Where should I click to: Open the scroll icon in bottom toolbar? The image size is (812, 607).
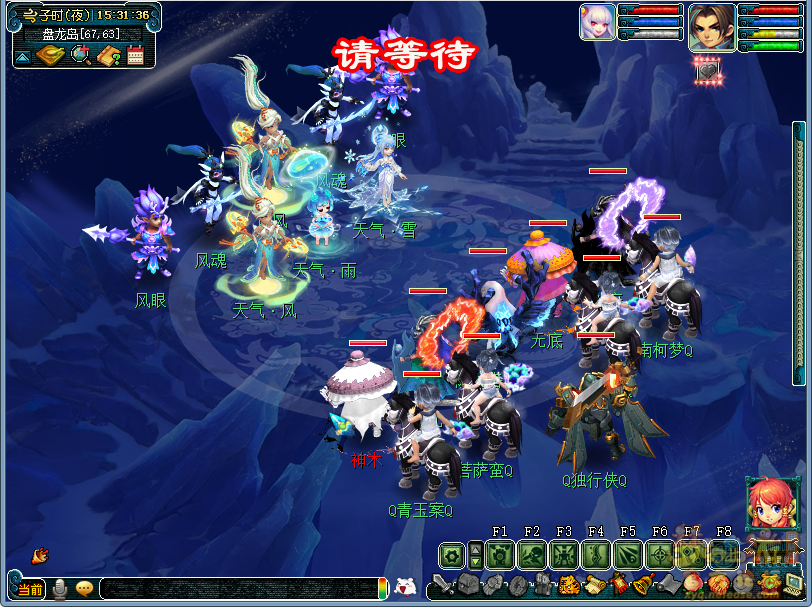click(594, 585)
